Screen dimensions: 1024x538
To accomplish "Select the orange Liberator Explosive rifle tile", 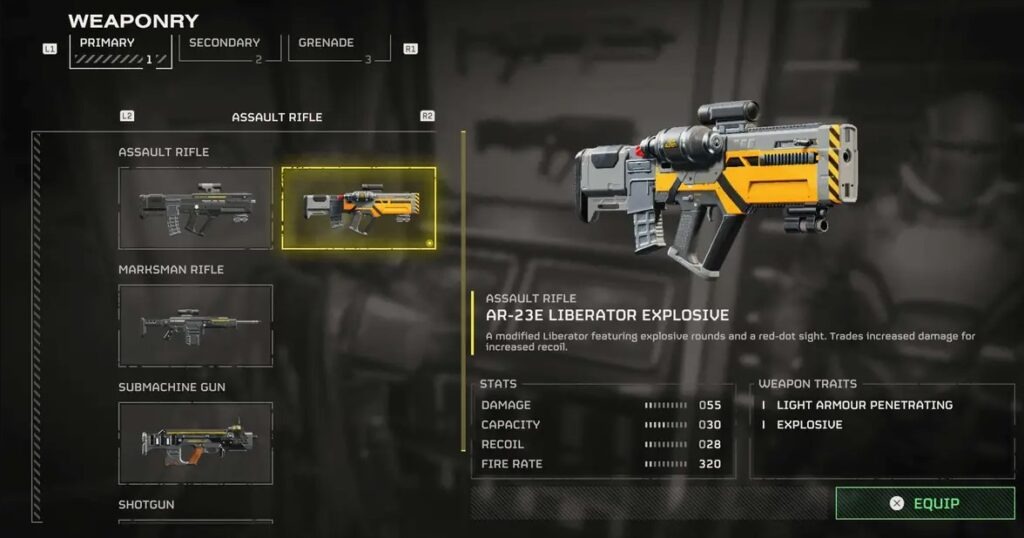I will point(359,208).
